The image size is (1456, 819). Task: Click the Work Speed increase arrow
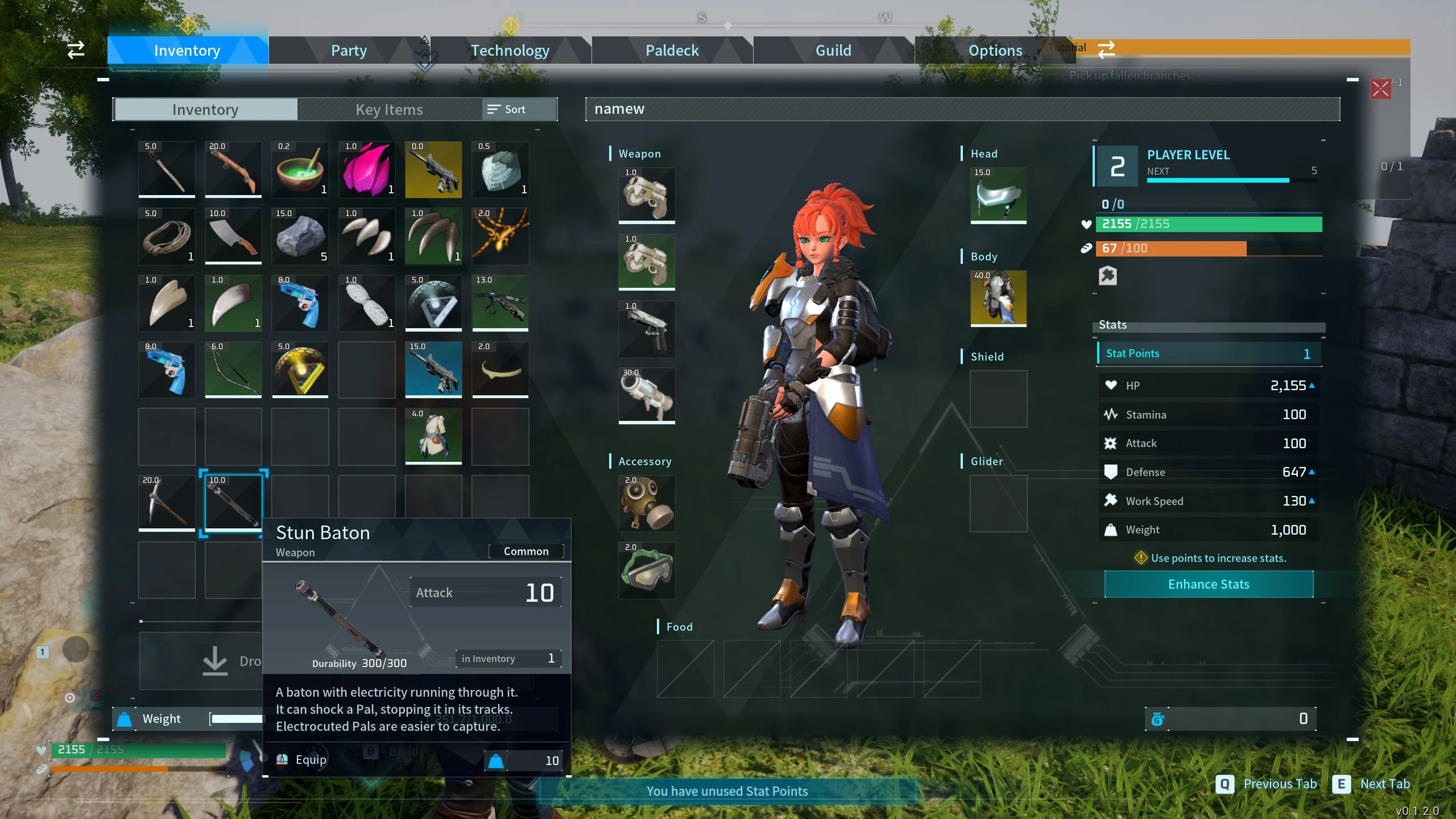click(x=1312, y=500)
